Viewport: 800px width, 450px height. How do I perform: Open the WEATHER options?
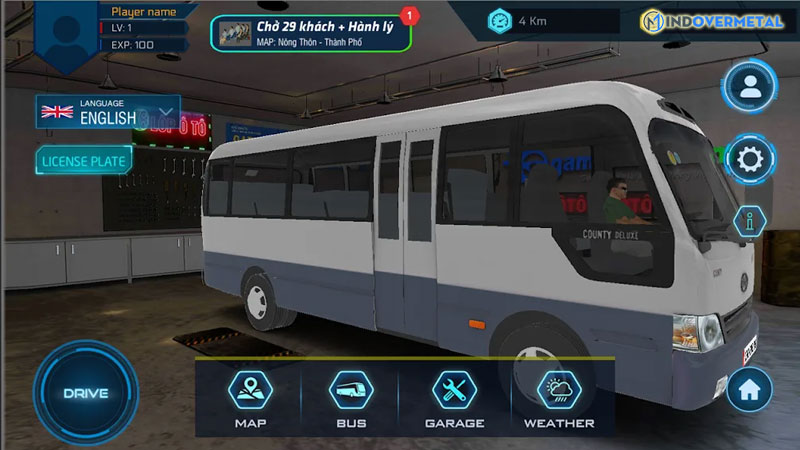[559, 399]
